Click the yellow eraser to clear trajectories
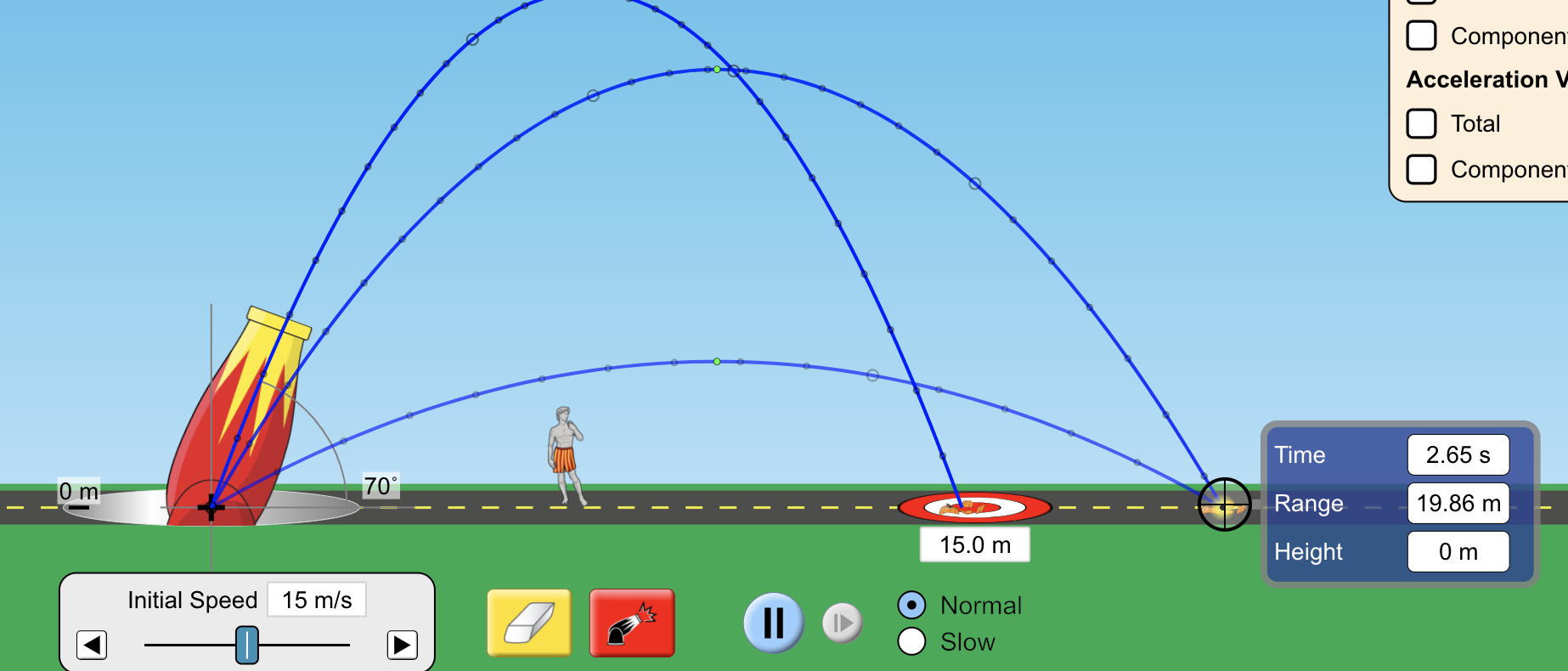The height and width of the screenshot is (671, 1568). click(x=528, y=622)
